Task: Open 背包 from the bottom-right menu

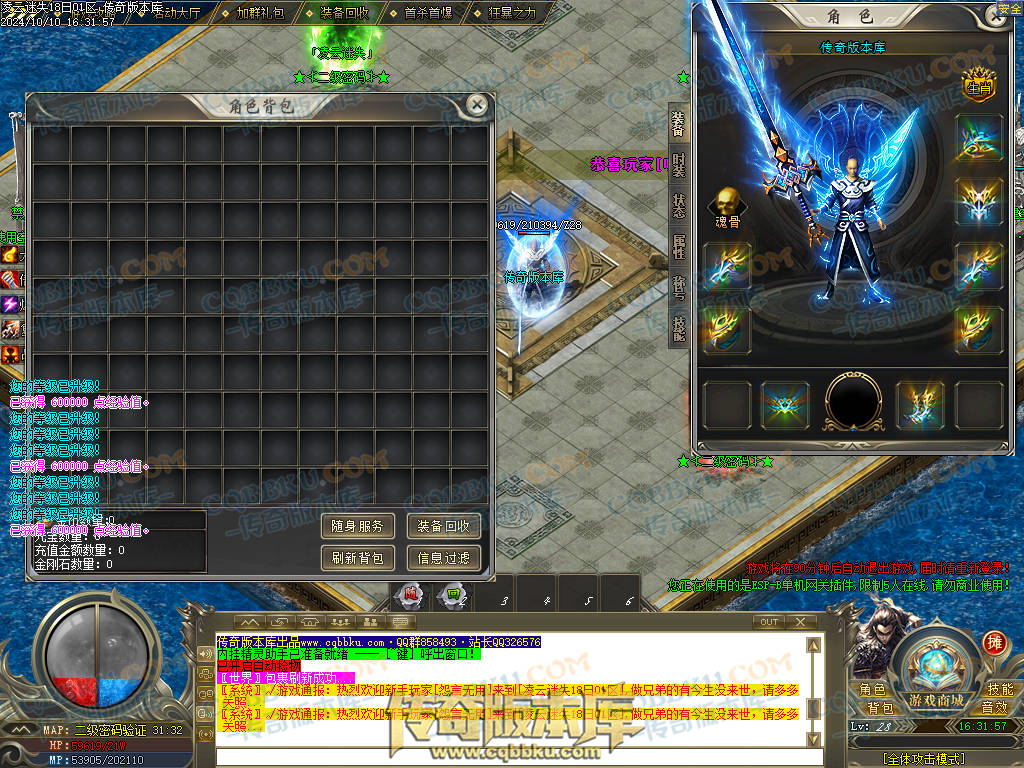Action: [x=880, y=708]
